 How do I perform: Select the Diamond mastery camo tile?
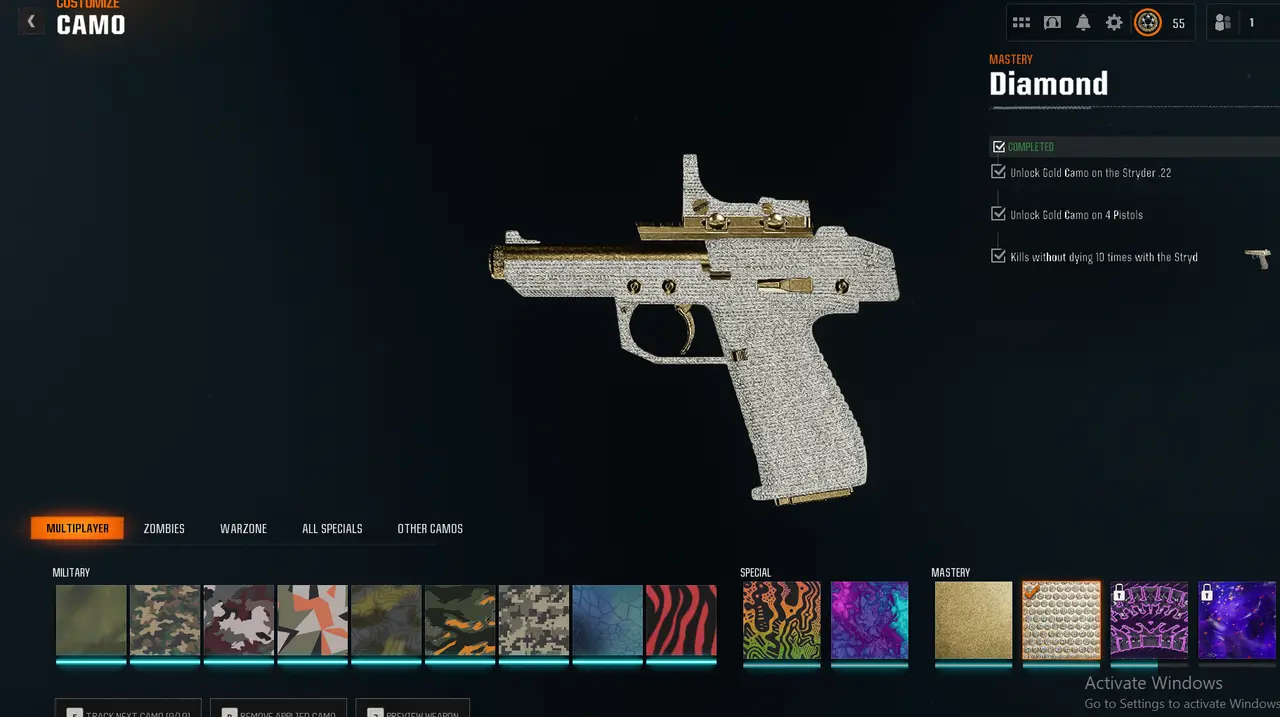point(1061,620)
